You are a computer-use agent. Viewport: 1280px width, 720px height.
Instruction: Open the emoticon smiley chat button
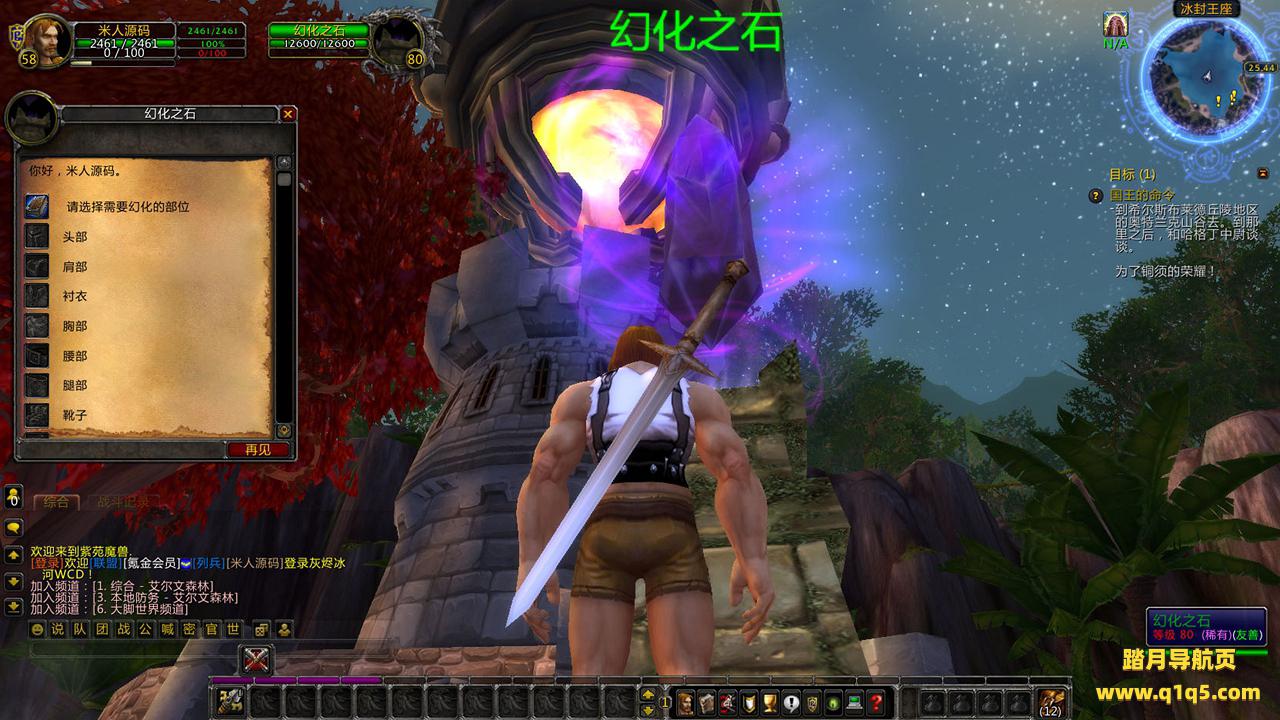tap(37, 629)
